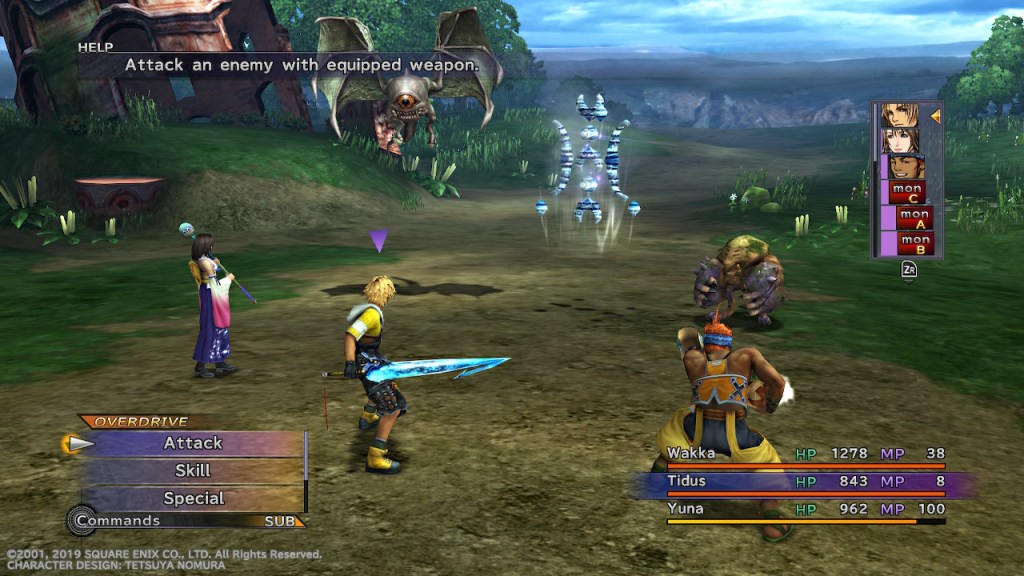Select the Attack command
Image resolution: width=1024 pixels, height=576 pixels.
[x=193, y=443]
